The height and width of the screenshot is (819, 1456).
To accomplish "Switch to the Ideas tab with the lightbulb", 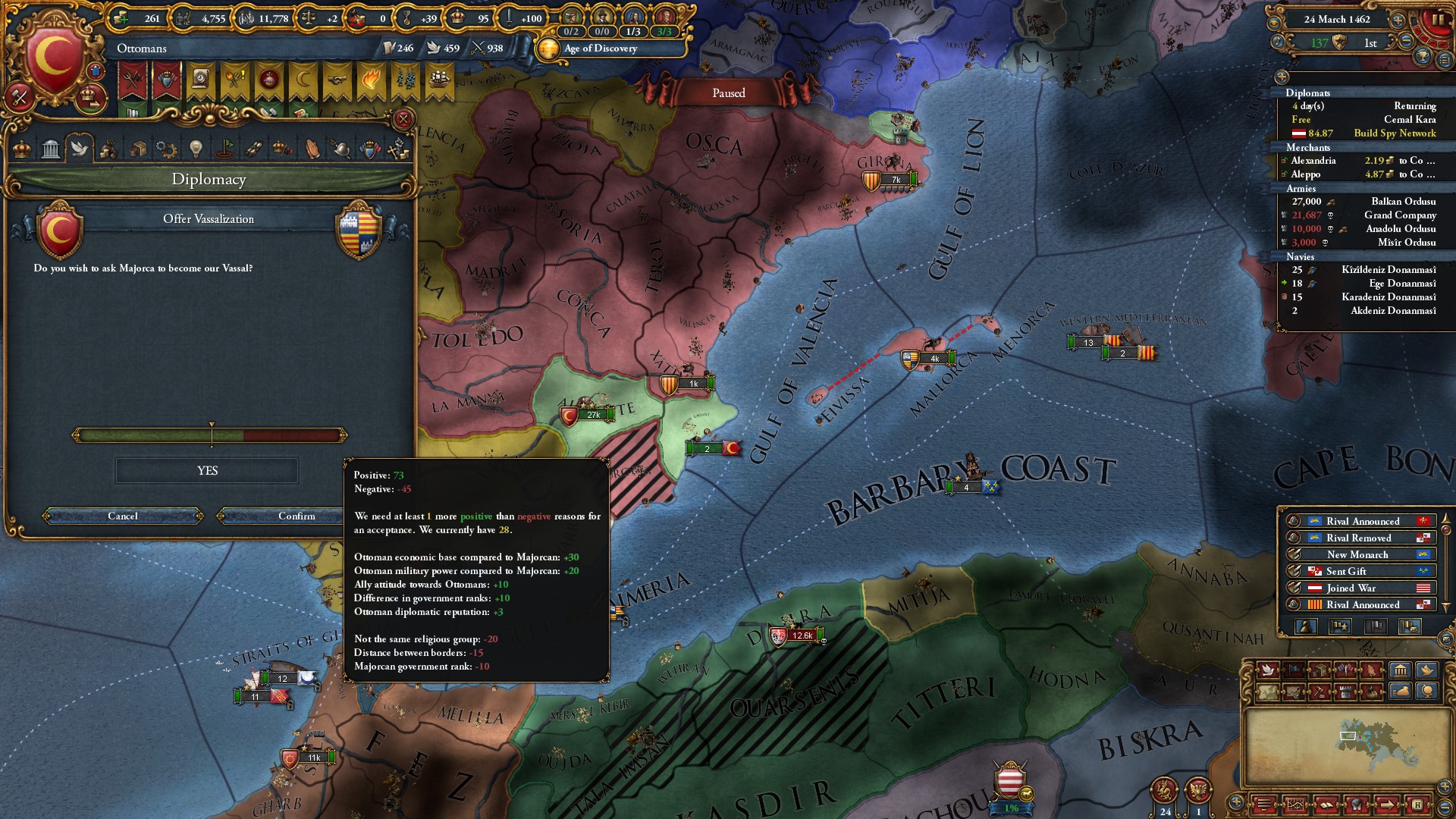I will tap(196, 149).
